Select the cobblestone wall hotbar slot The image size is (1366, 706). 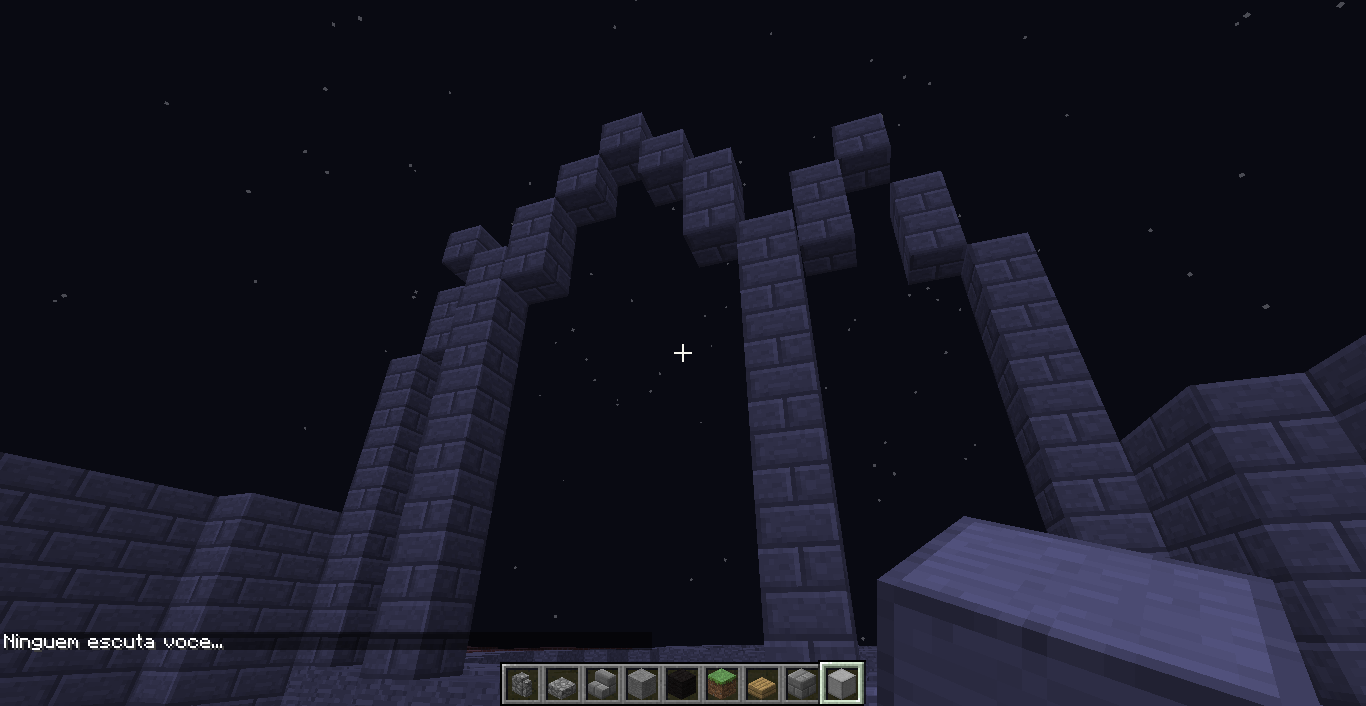(521, 685)
